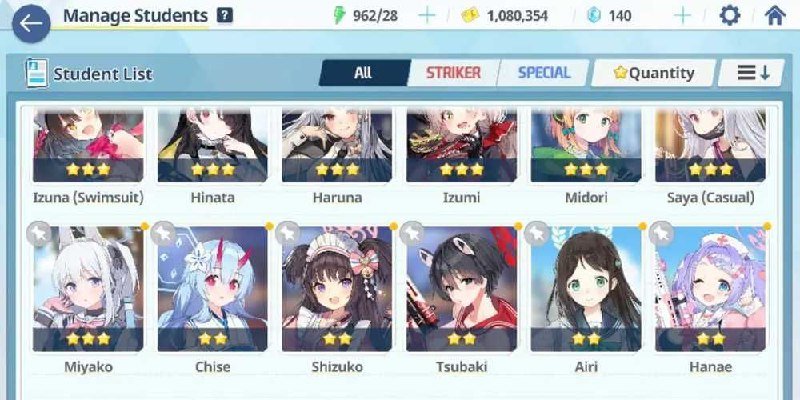
Task: Select Hanae's student card
Action: pos(710,290)
